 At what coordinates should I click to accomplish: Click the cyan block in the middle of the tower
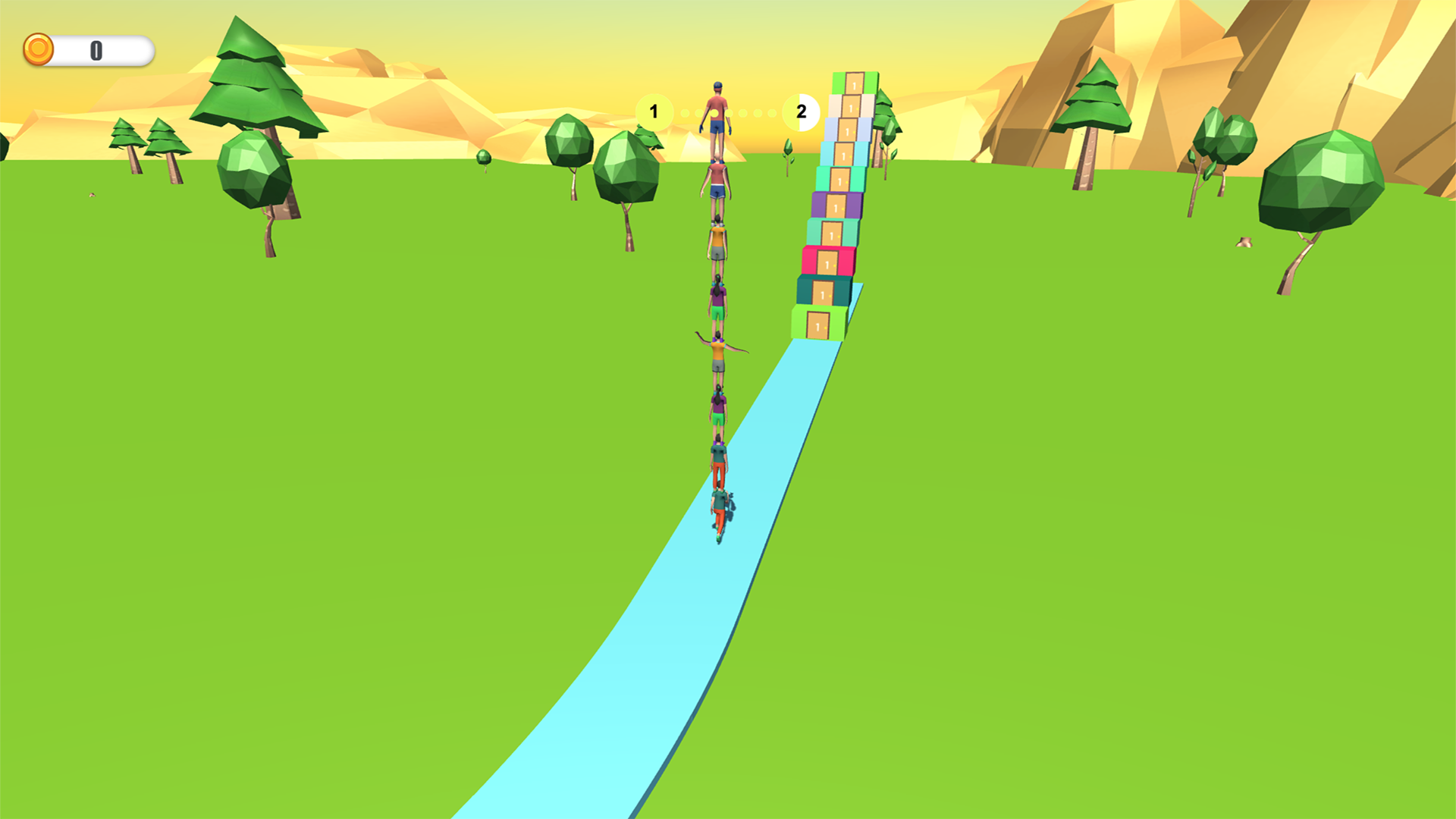(x=843, y=154)
